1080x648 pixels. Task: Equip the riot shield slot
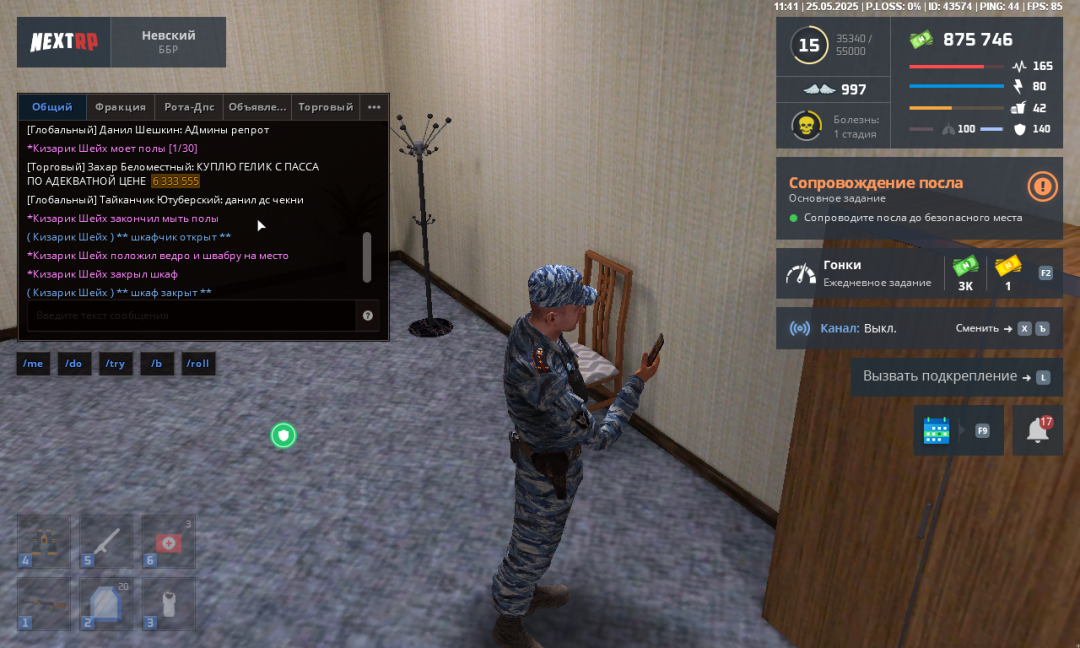click(x=105, y=603)
